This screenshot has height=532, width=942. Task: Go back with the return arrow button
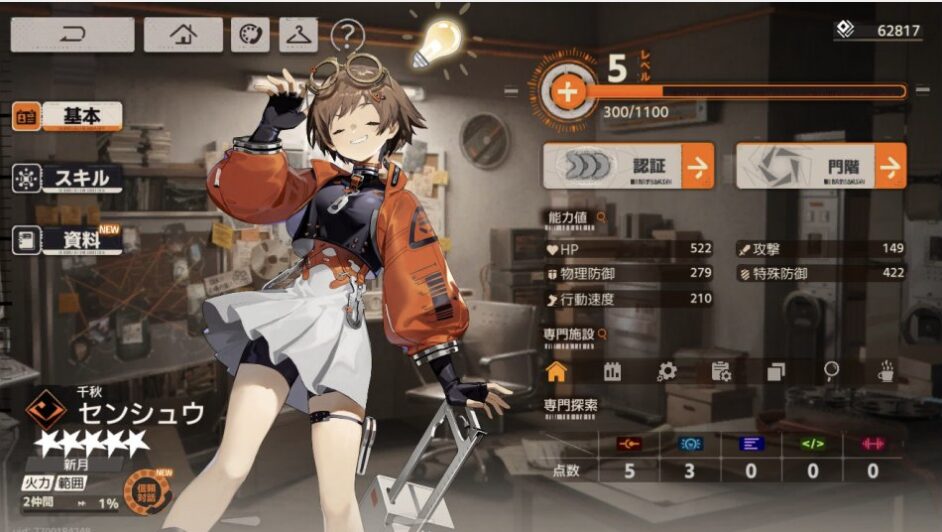[x=73, y=35]
